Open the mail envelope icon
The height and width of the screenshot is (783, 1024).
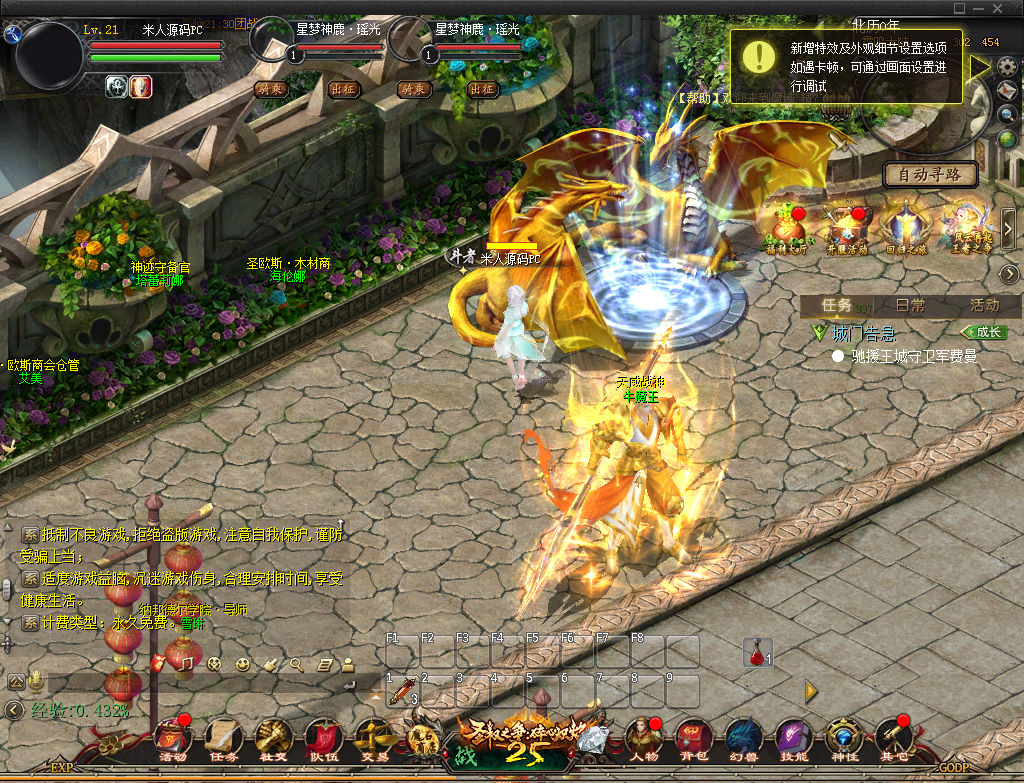click(1007, 91)
